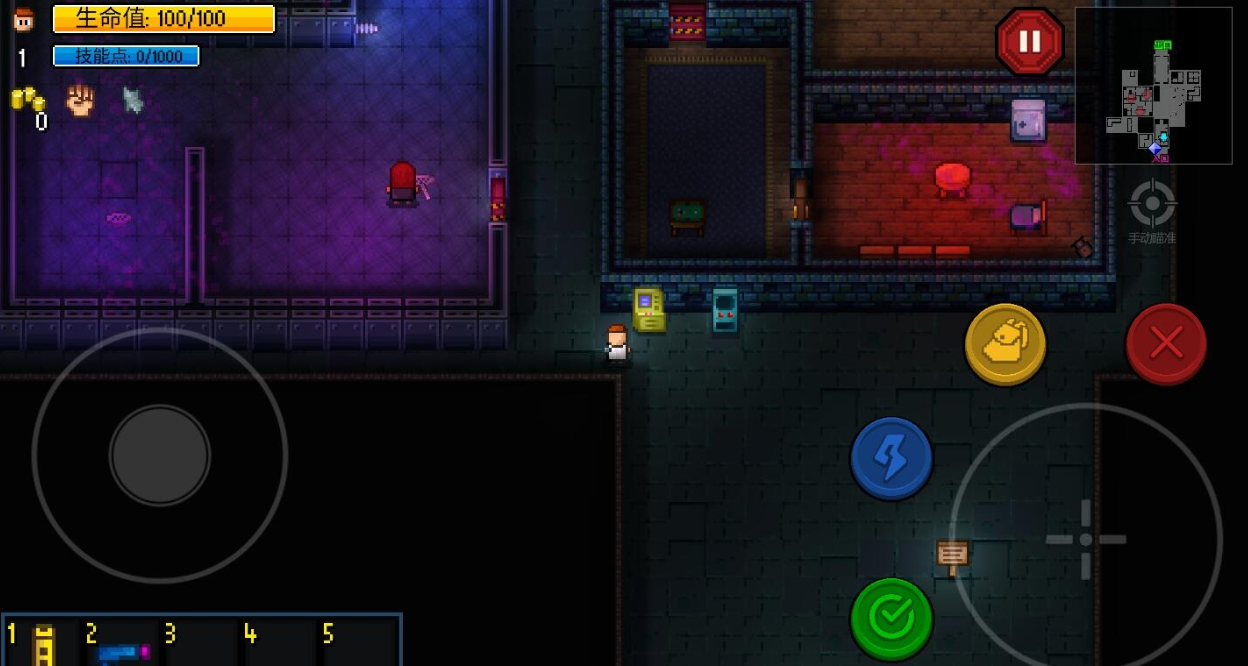Tap the green checkmark interact button

coord(891,619)
